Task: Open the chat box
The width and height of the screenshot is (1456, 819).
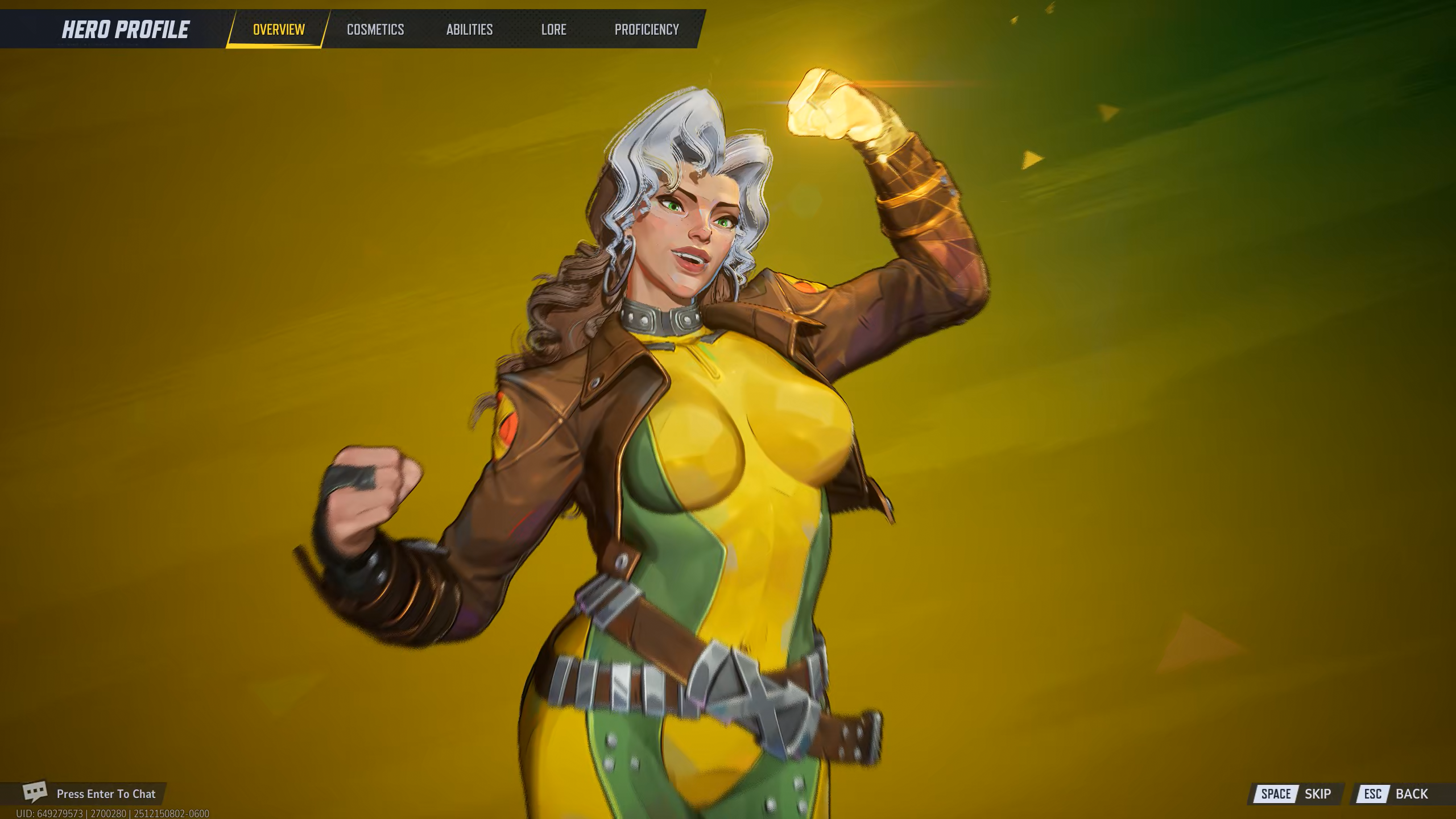Action: coord(91,793)
